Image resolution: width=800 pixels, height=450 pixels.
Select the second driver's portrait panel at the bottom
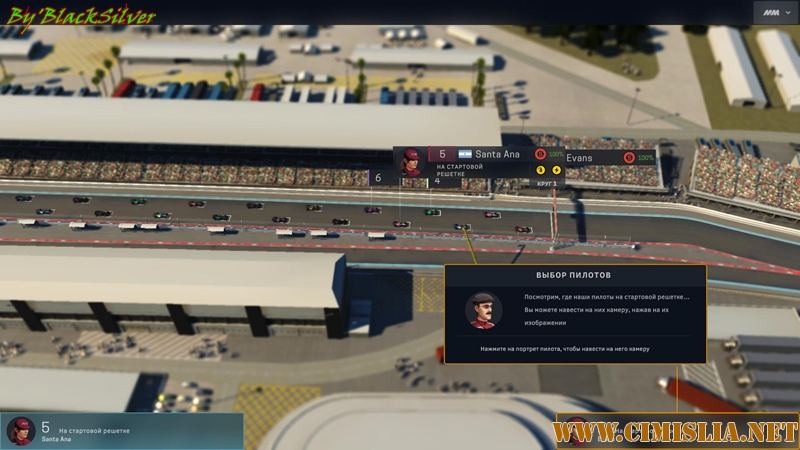(576, 432)
